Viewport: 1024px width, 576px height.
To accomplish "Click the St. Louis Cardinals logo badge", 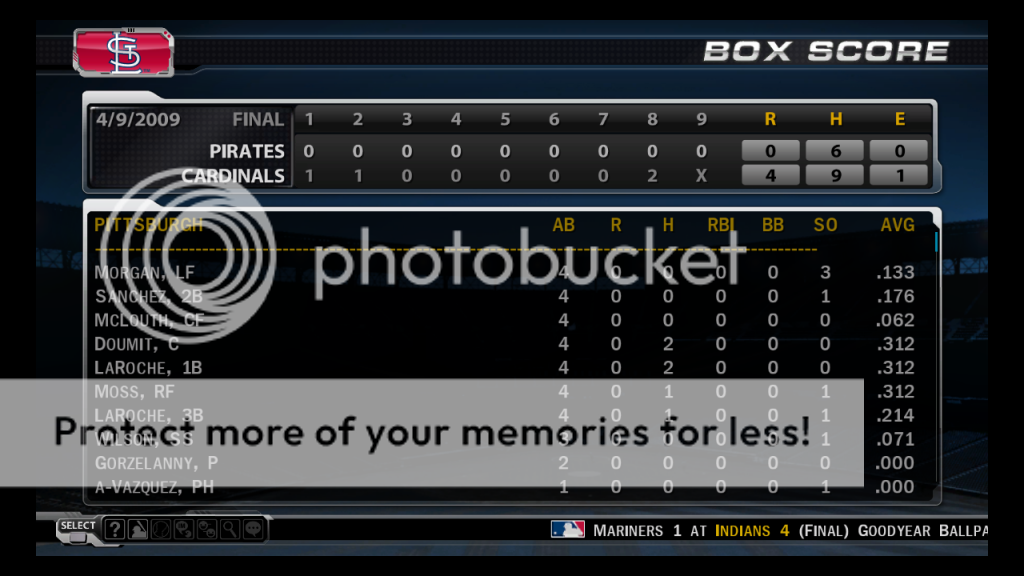I will (x=123, y=52).
